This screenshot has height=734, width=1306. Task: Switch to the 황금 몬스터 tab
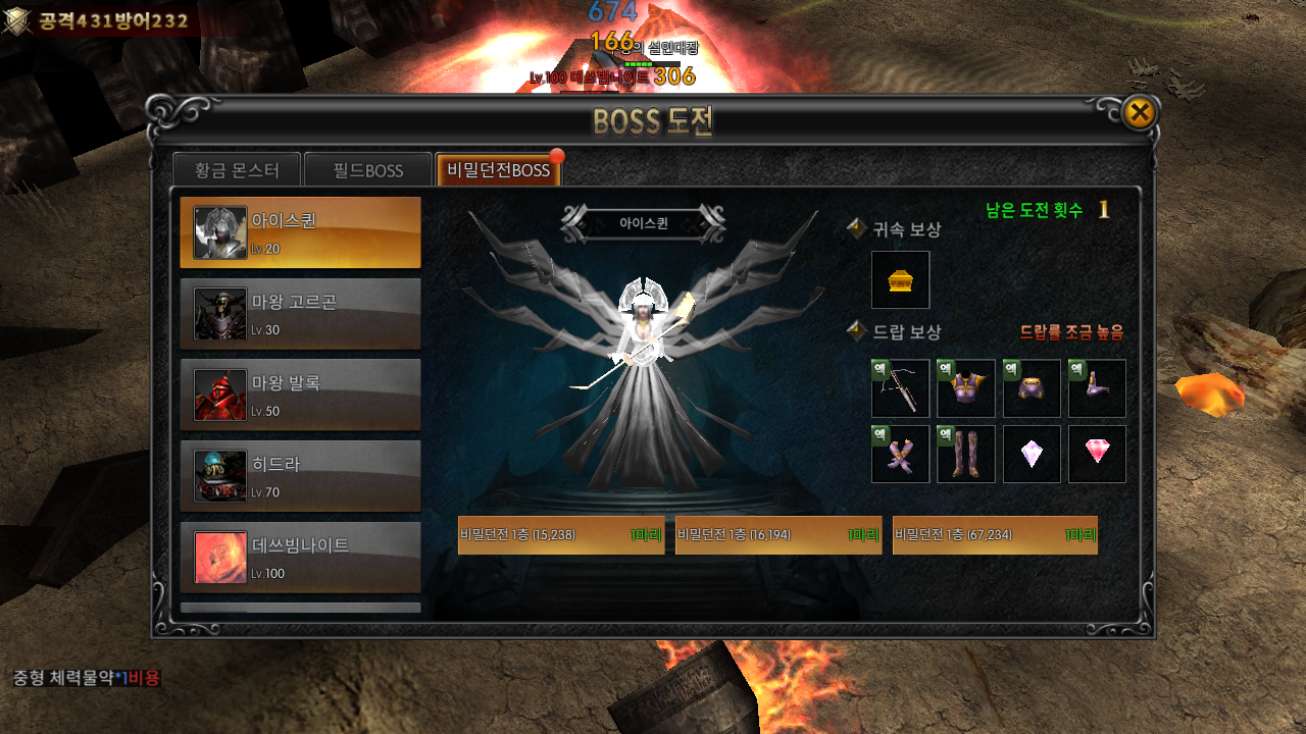(237, 170)
